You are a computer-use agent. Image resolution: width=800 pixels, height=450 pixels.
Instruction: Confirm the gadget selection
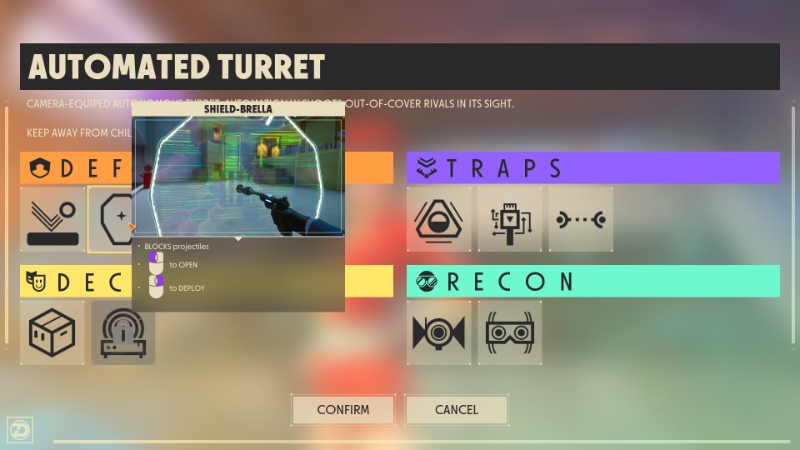(343, 409)
